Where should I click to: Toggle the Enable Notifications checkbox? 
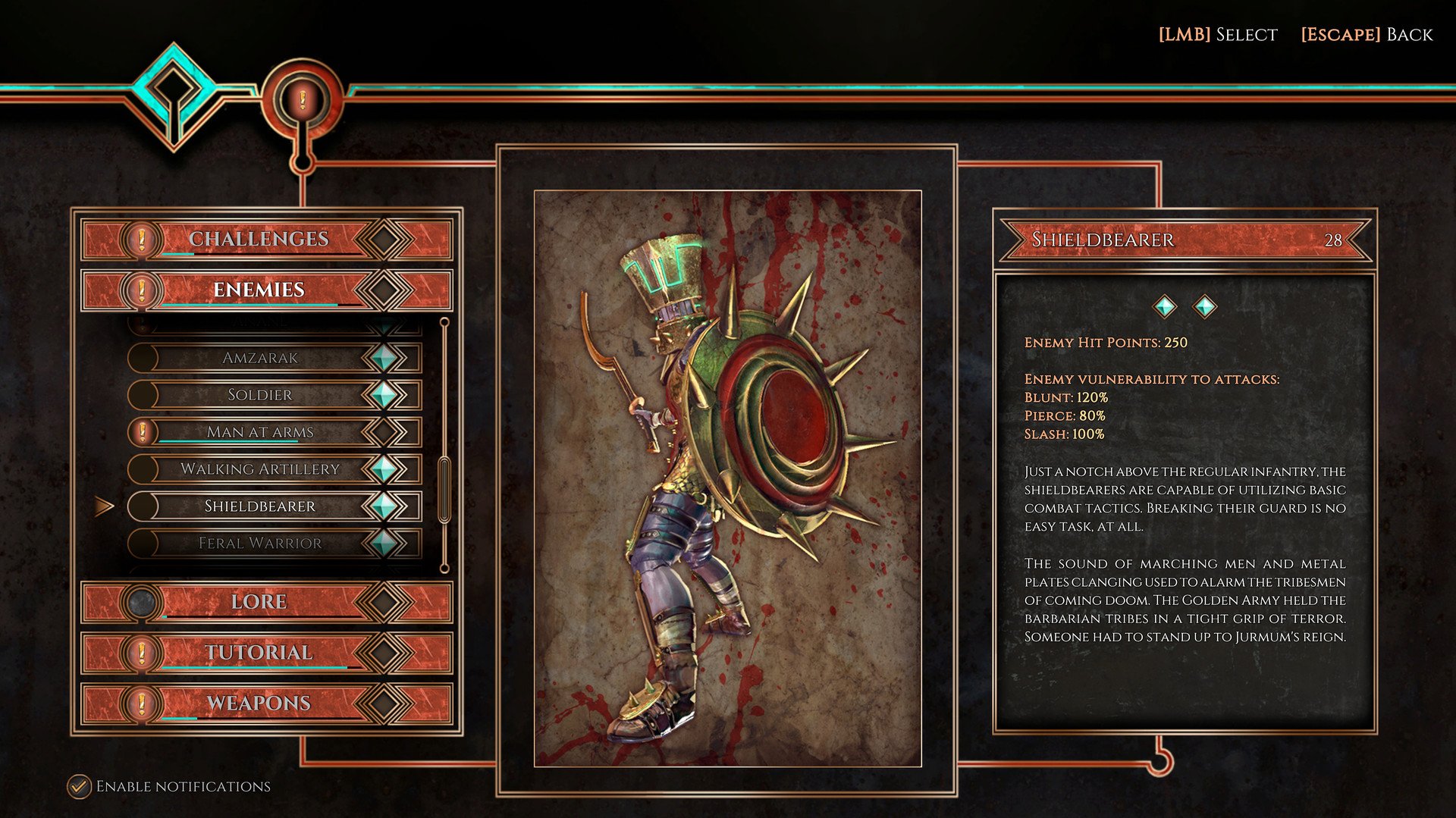pos(78,786)
